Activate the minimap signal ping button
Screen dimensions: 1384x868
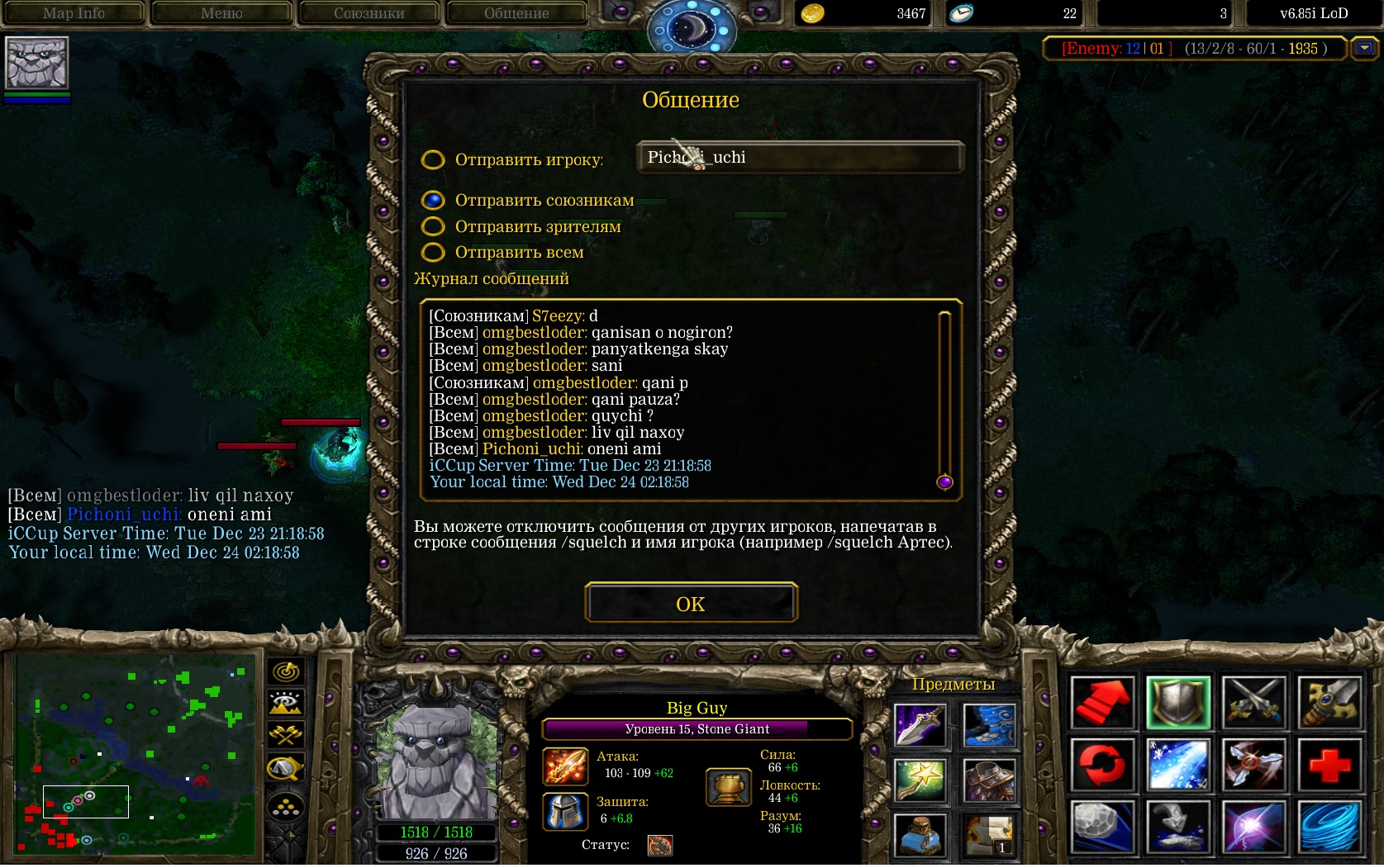286,671
